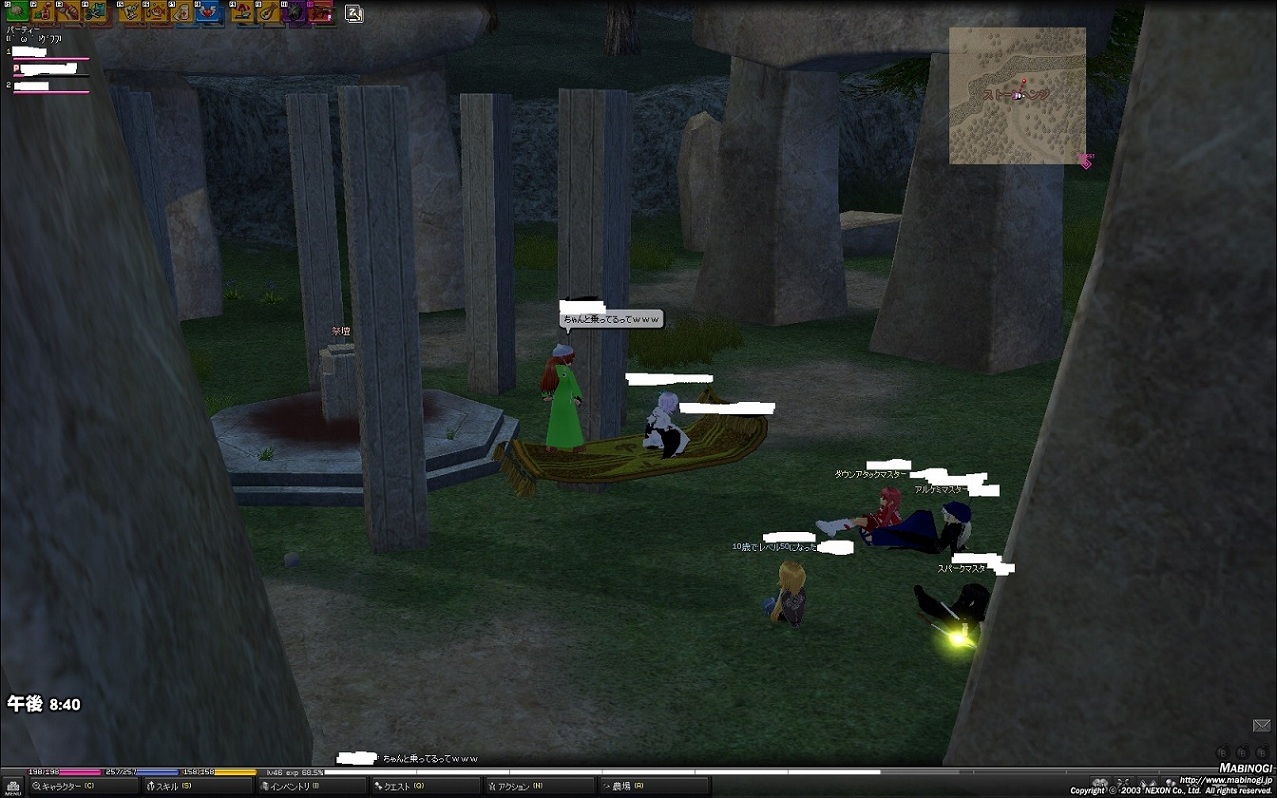Viewport: 1277px width, 798px height.
Task: Activate the campfire rest skill icon
Action: coord(242,12)
